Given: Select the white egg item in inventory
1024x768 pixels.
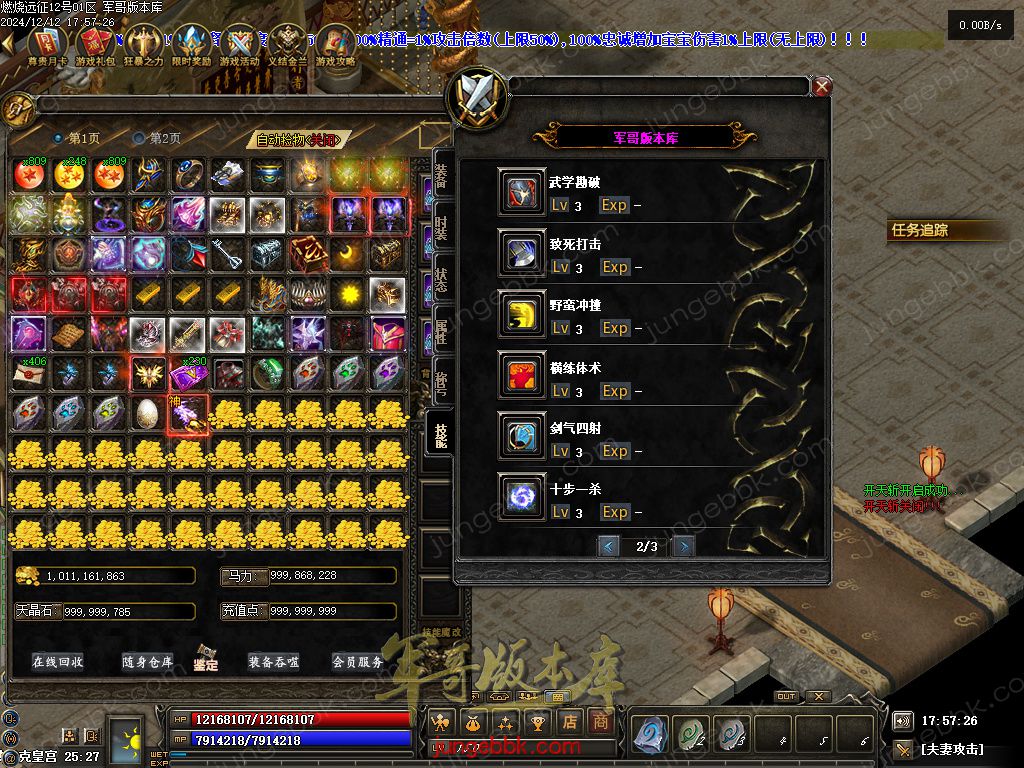Looking at the screenshot, I should pos(147,412).
